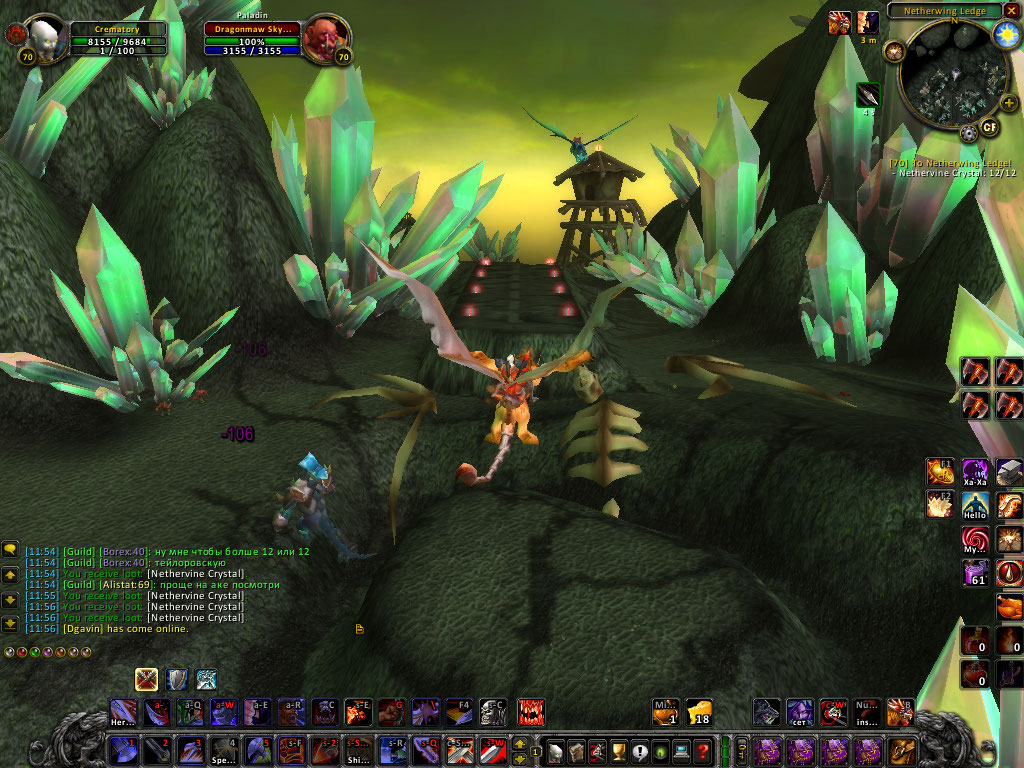Open the red question mark help button
The image size is (1024, 768).
click(704, 750)
